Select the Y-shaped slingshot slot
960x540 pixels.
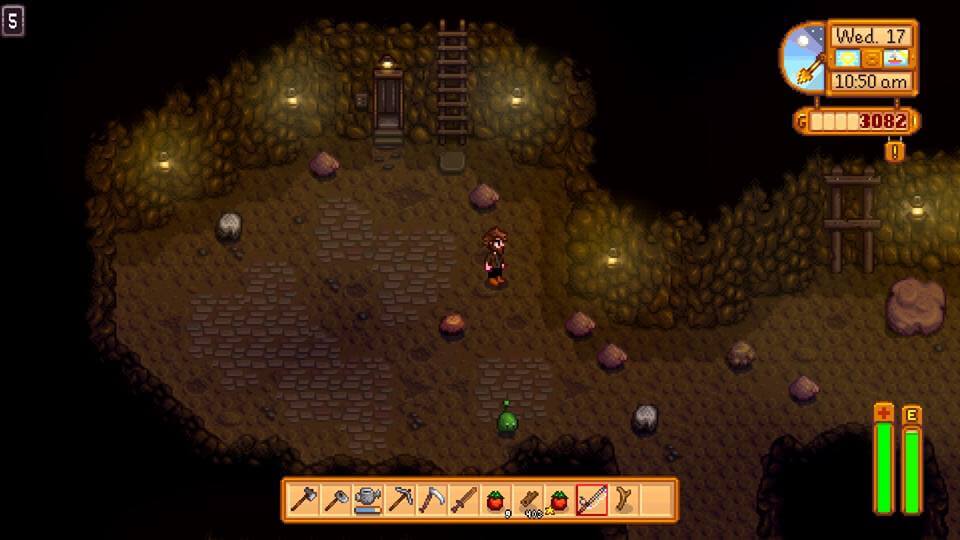pyautogui.click(x=623, y=499)
